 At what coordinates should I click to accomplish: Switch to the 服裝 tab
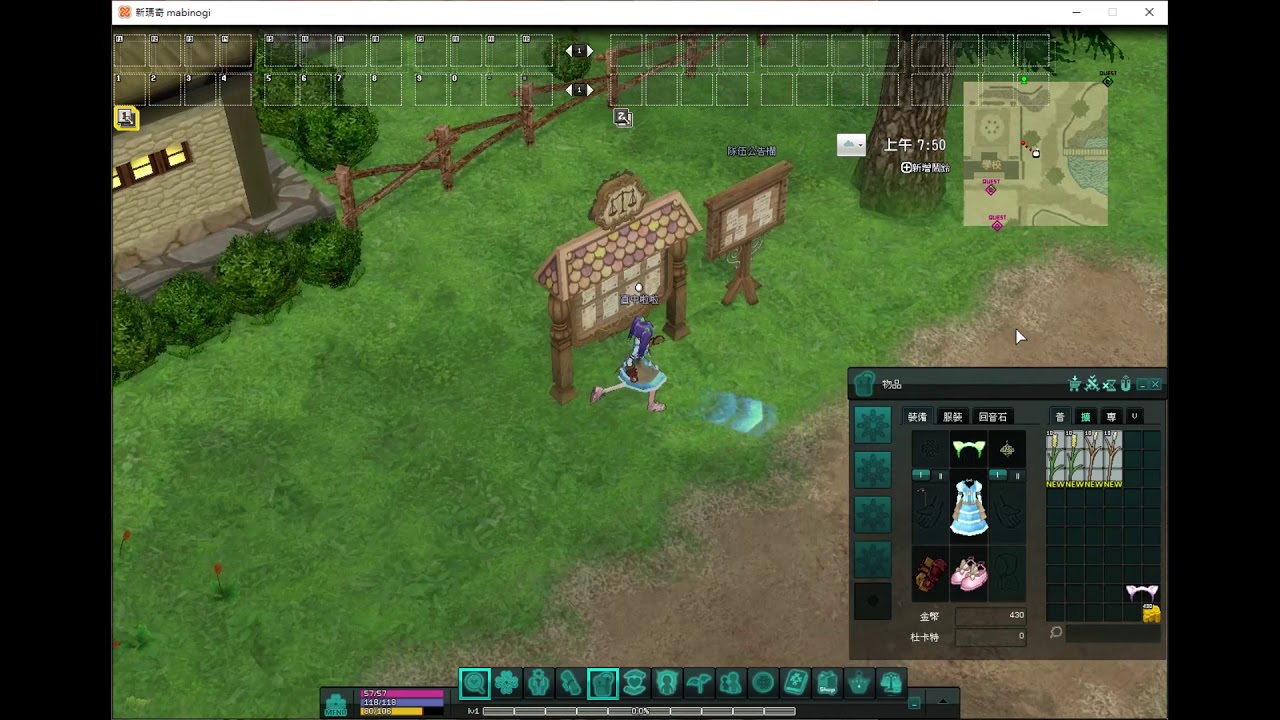click(x=952, y=417)
